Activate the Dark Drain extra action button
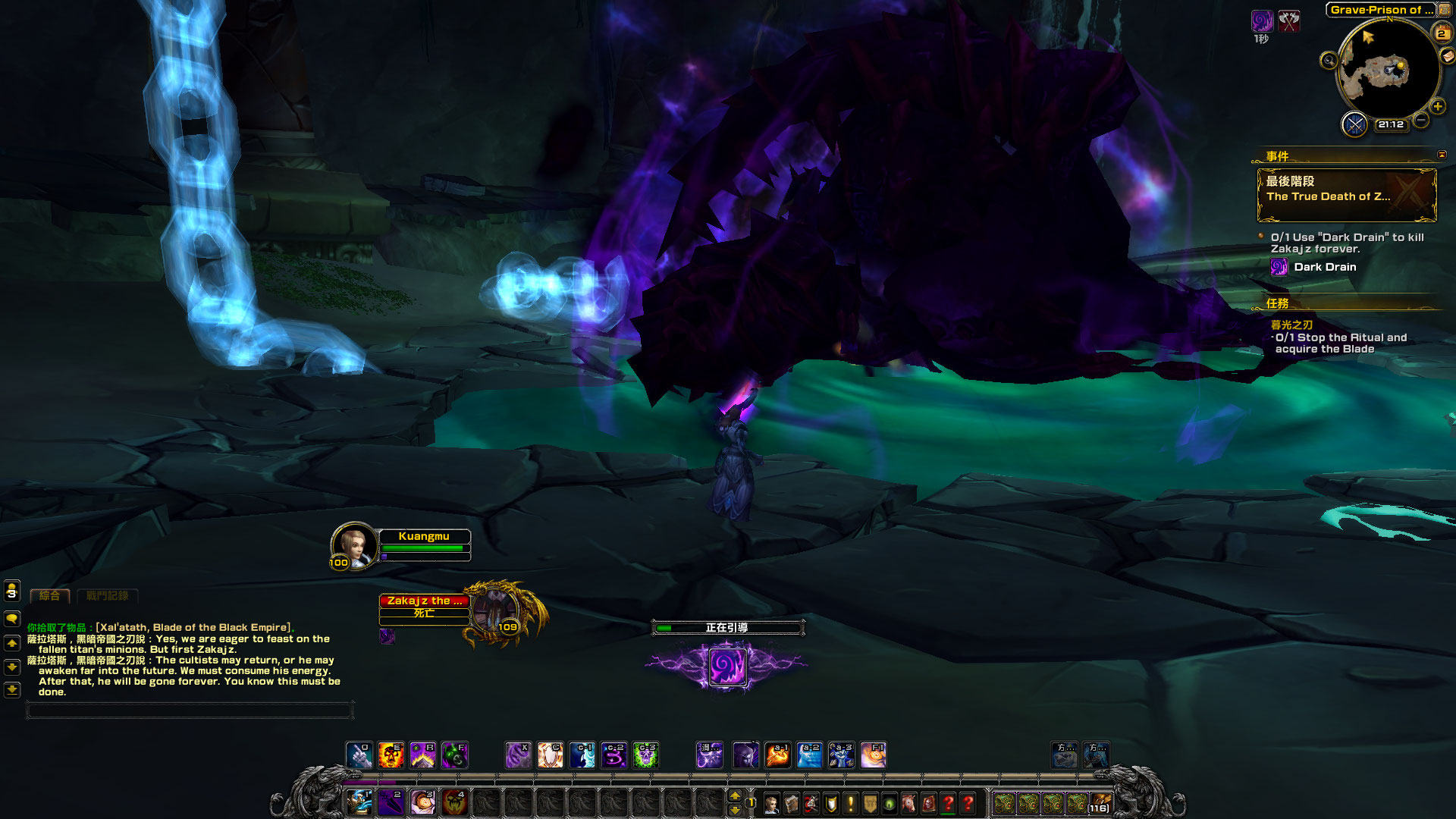 tap(726, 667)
